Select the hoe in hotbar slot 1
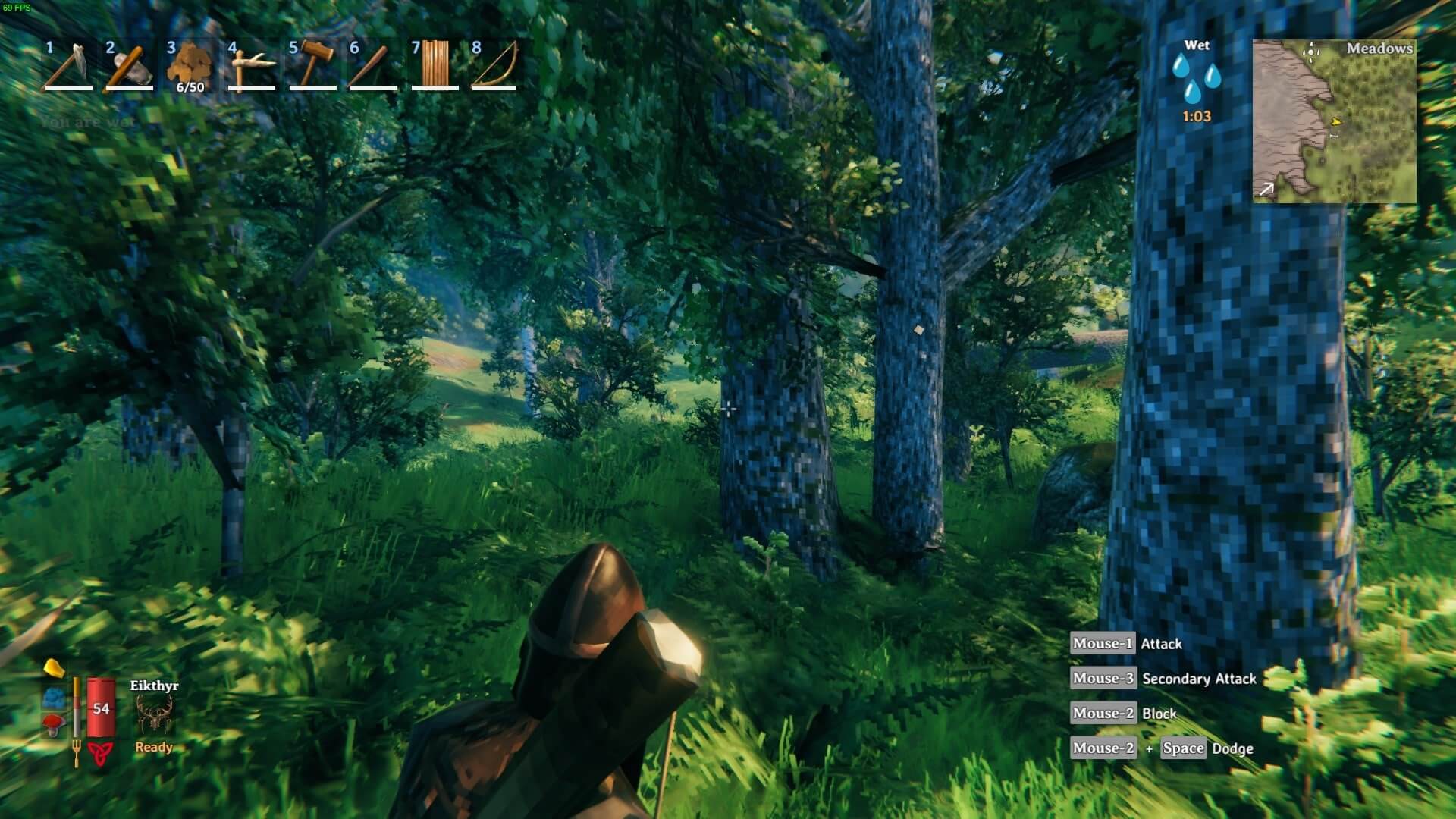Image resolution: width=1456 pixels, height=819 pixels. click(x=68, y=65)
